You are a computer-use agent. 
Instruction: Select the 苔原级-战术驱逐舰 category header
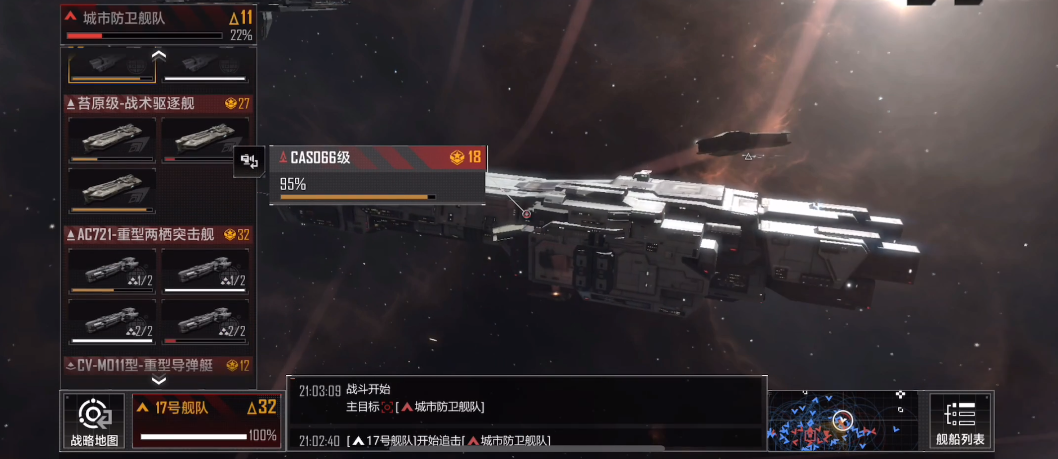tap(158, 103)
